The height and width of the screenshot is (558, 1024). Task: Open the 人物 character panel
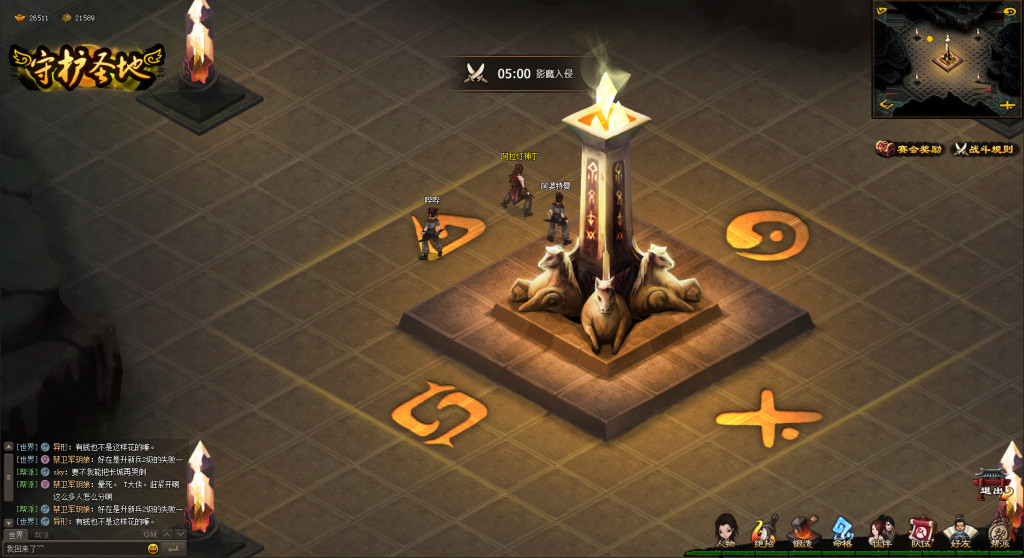click(x=726, y=531)
